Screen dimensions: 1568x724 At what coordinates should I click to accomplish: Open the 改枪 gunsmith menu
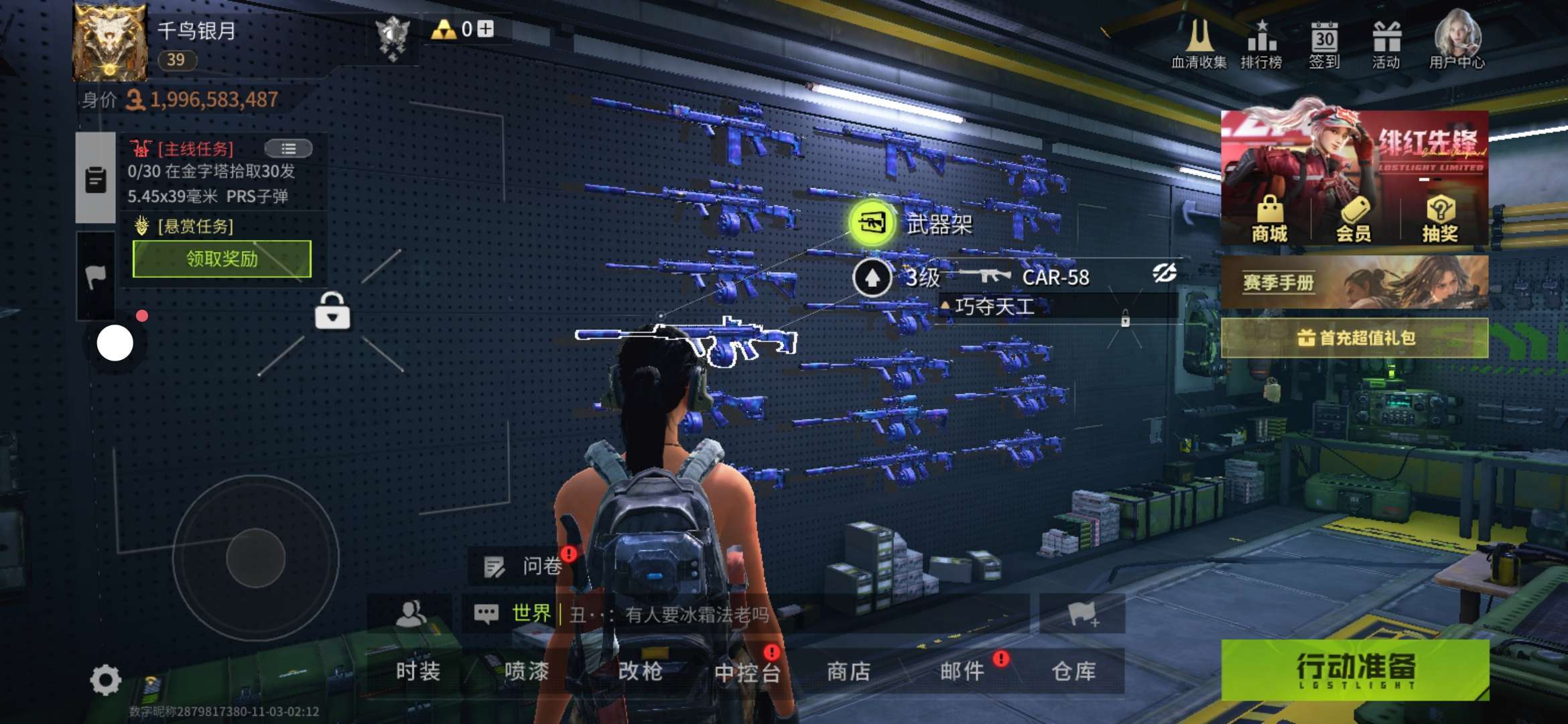pos(640,671)
